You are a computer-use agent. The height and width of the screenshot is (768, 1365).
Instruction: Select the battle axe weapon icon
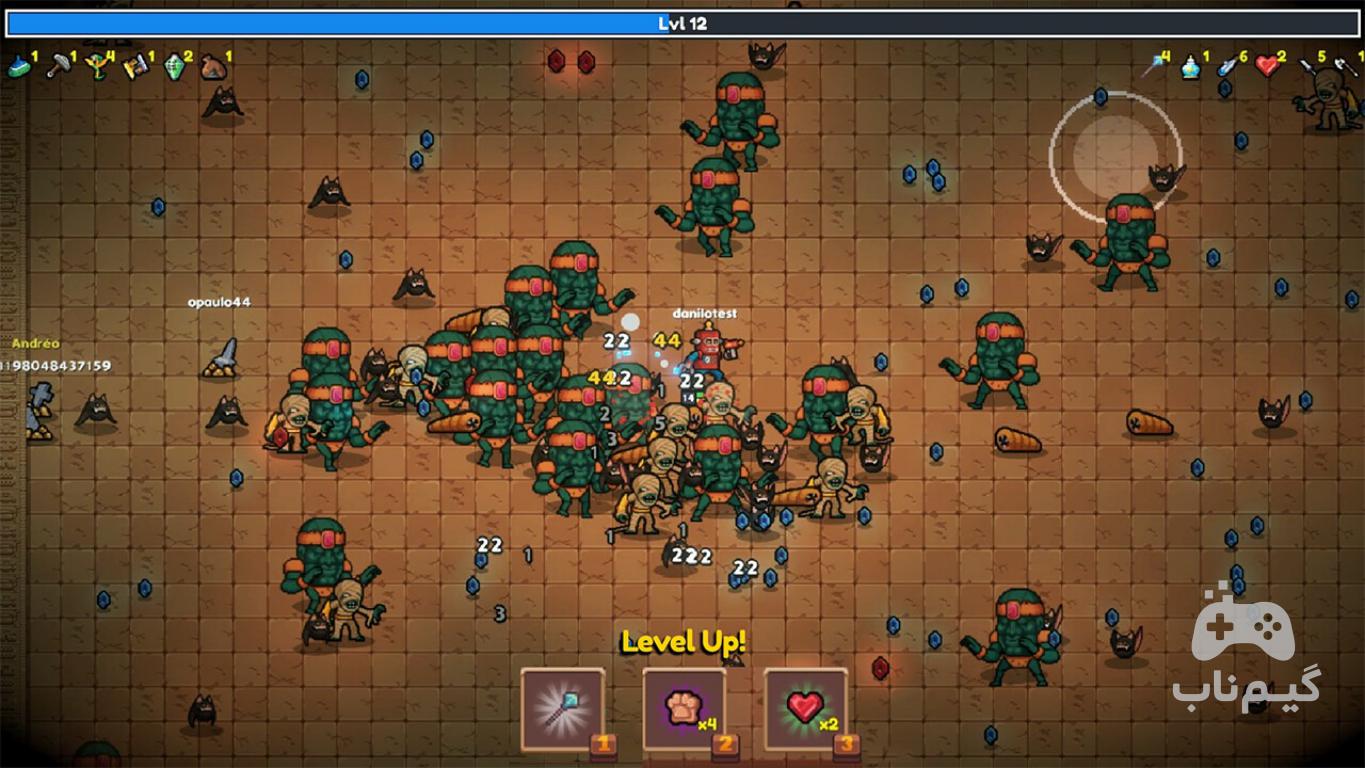[x=1345, y=67]
